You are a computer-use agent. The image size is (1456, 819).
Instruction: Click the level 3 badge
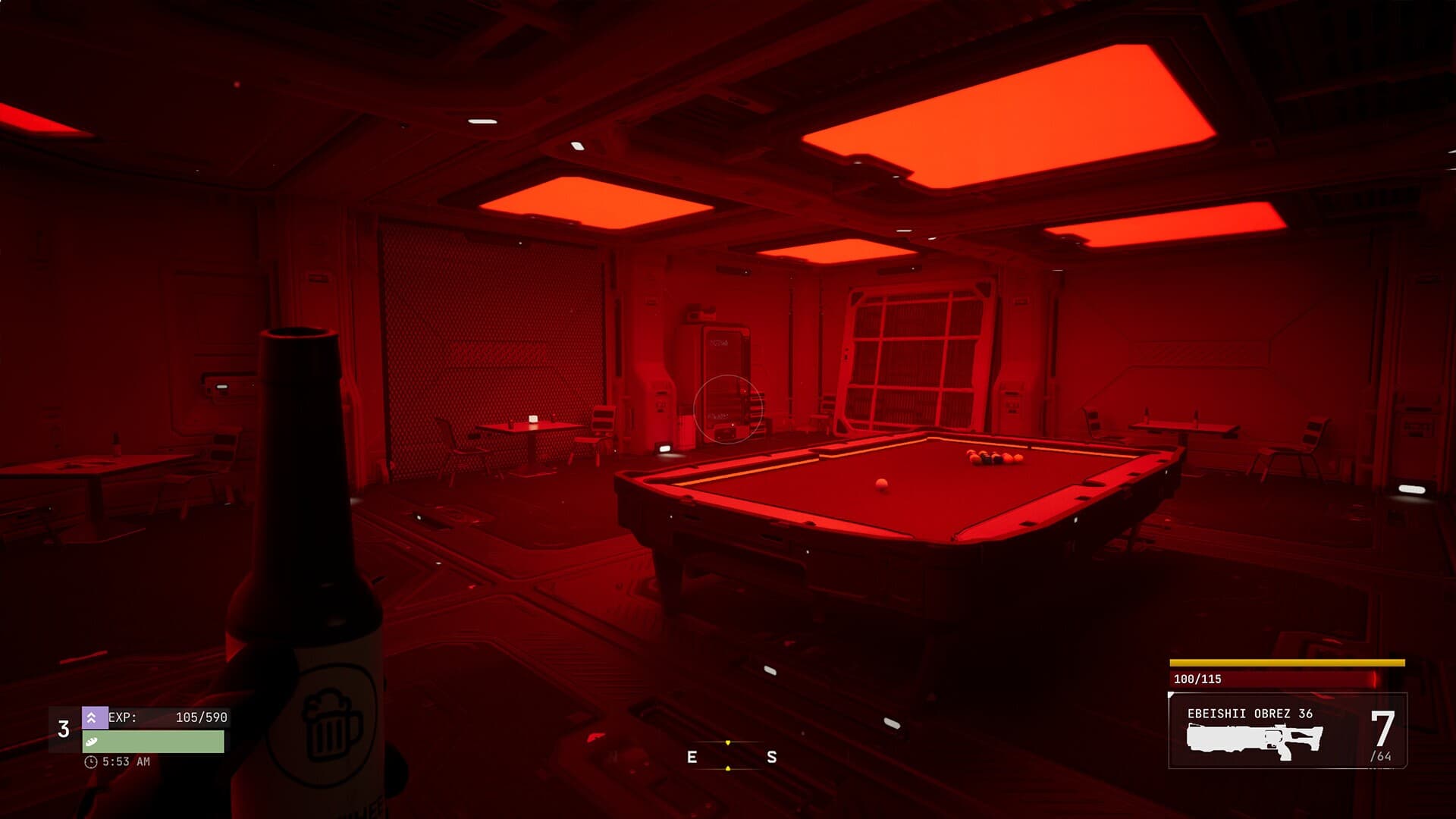(x=64, y=730)
